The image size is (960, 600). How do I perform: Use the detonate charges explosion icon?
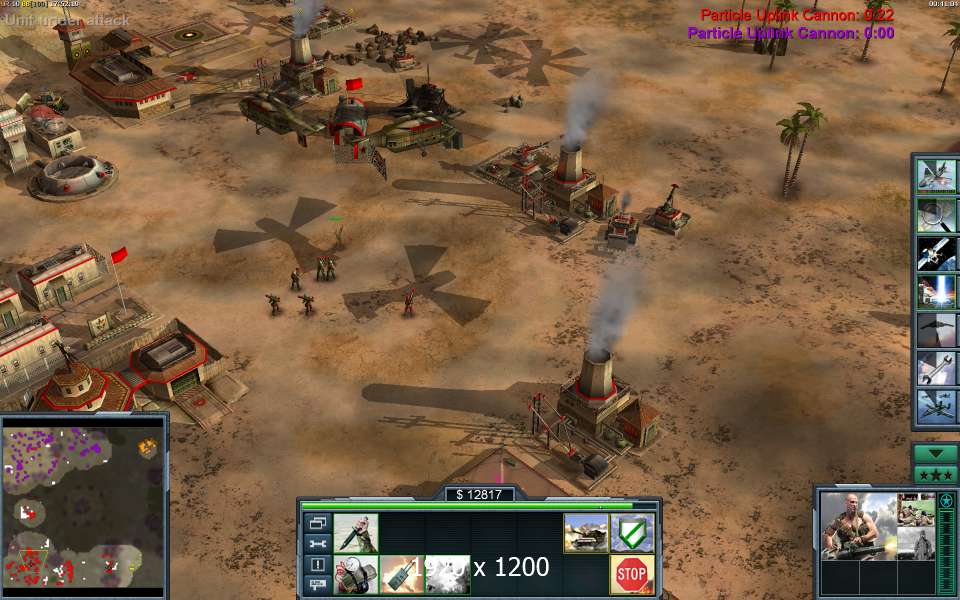pyautogui.click(x=447, y=574)
